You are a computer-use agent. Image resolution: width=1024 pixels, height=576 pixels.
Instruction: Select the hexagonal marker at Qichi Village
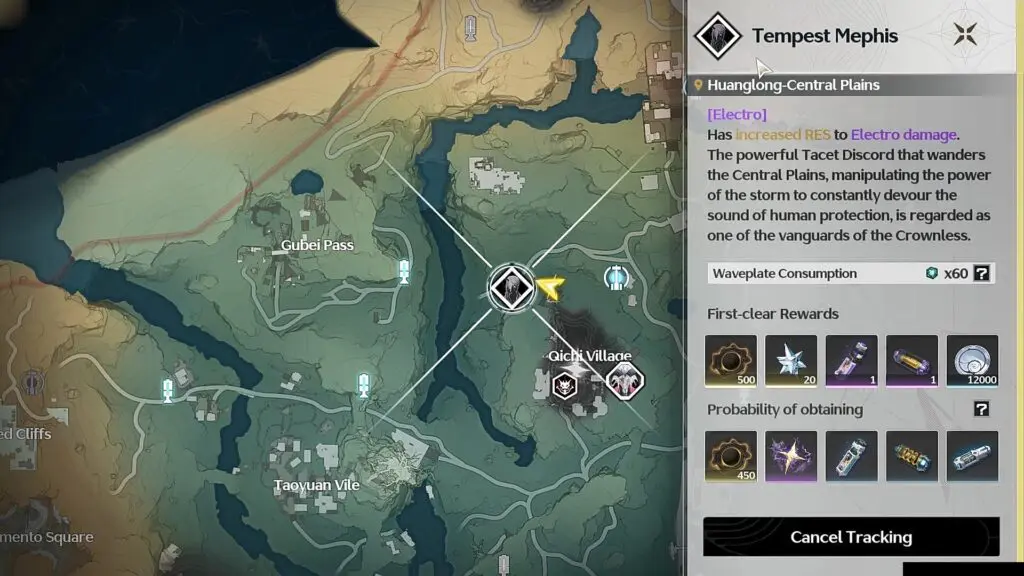[x=564, y=382]
